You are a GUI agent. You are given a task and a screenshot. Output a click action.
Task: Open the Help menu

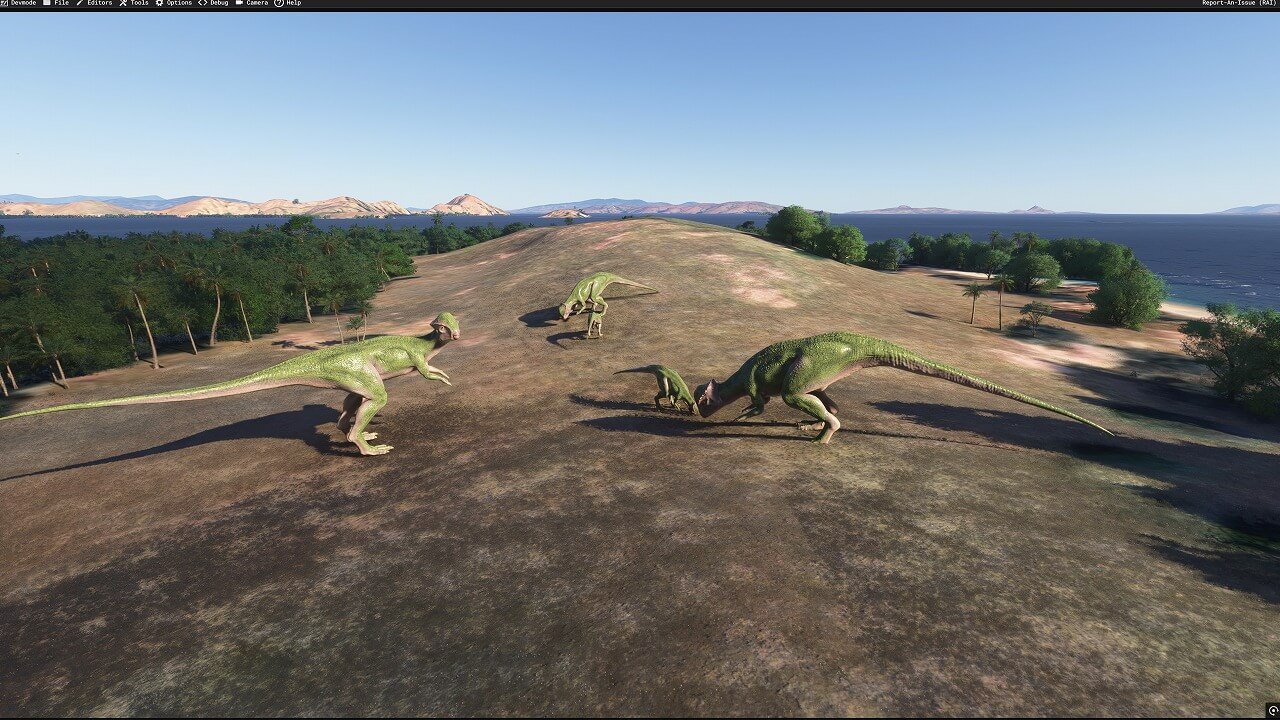288,3
